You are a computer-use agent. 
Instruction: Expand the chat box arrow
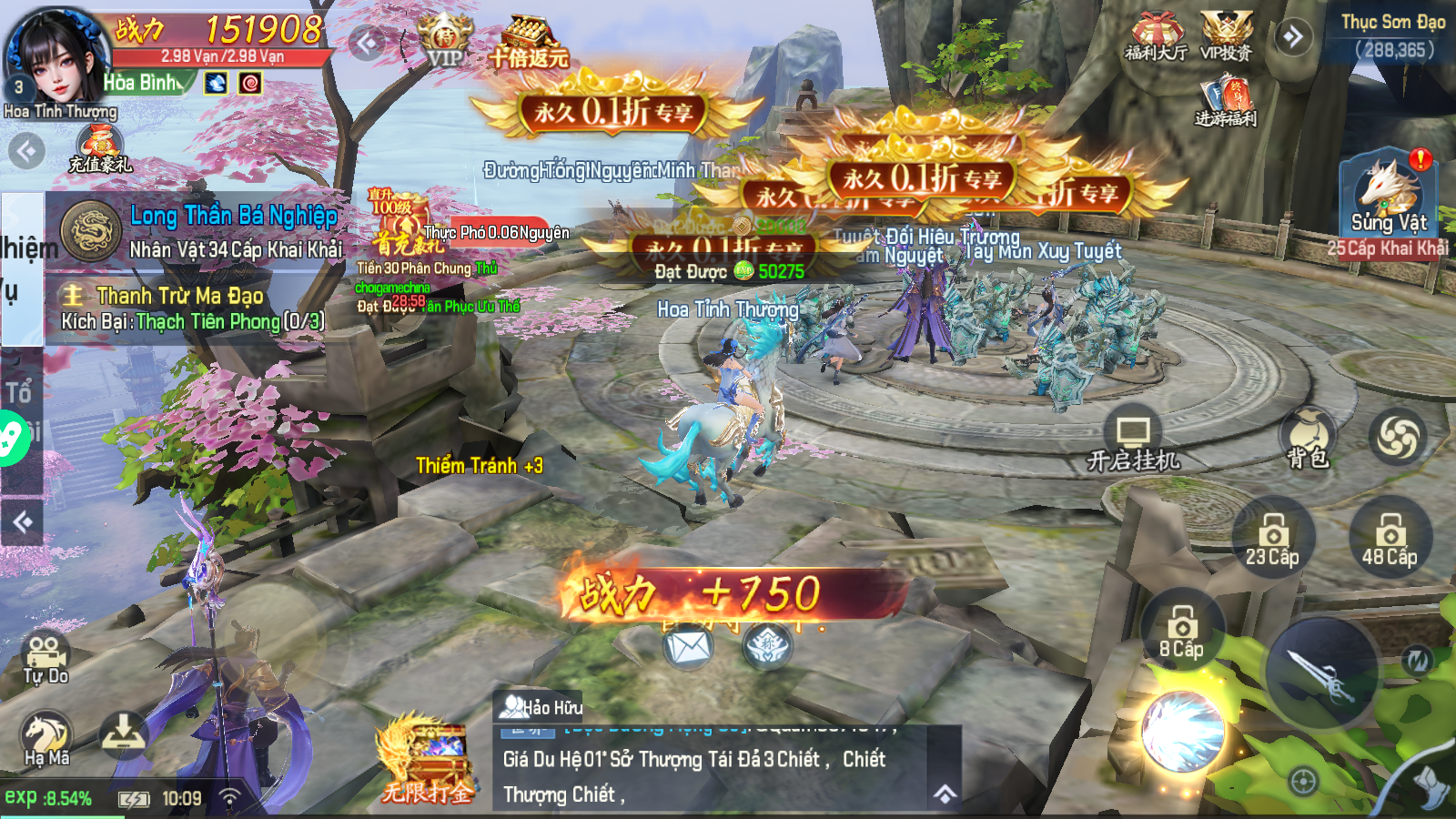945,794
